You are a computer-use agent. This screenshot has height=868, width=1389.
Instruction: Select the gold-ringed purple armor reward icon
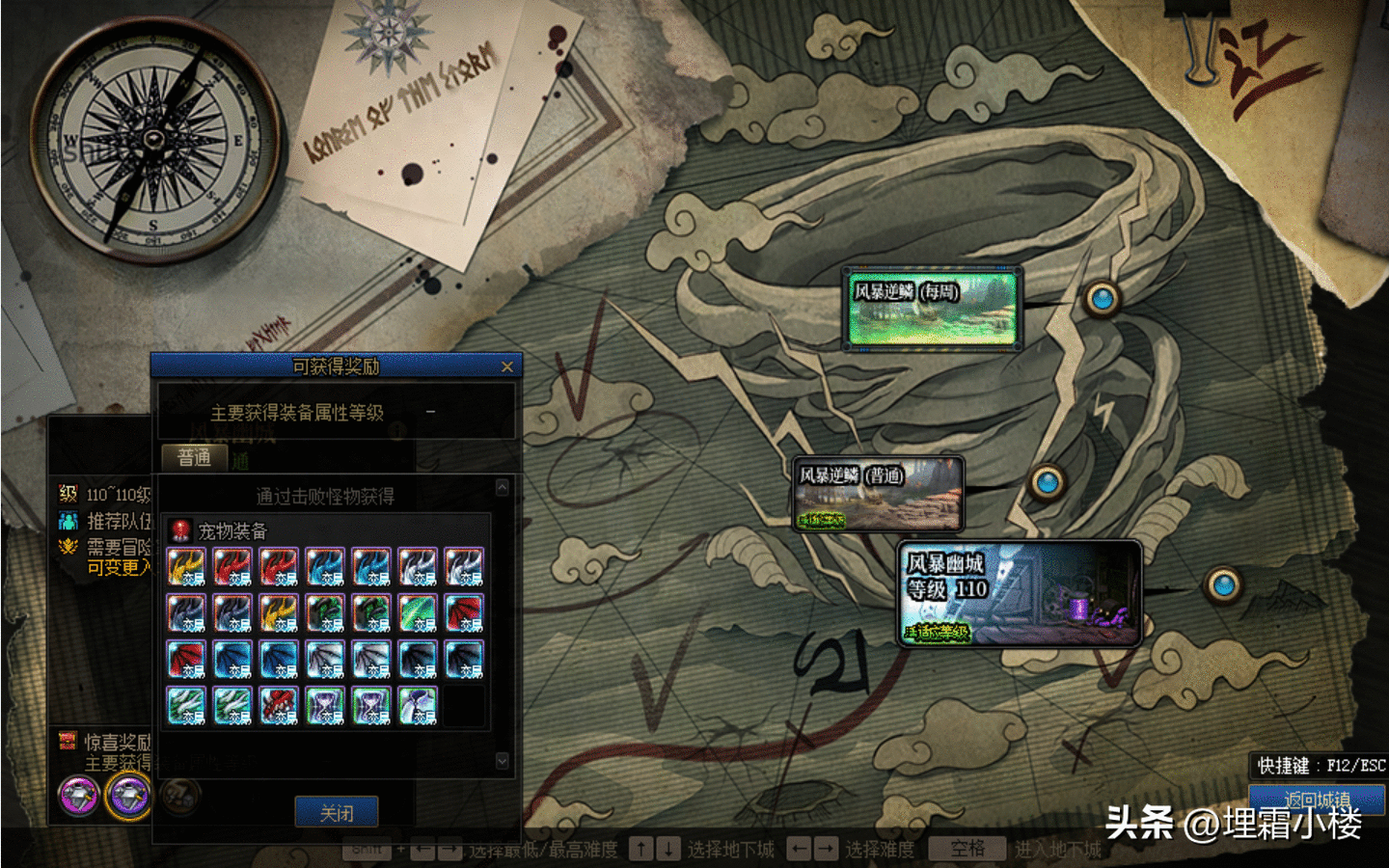coord(128,796)
